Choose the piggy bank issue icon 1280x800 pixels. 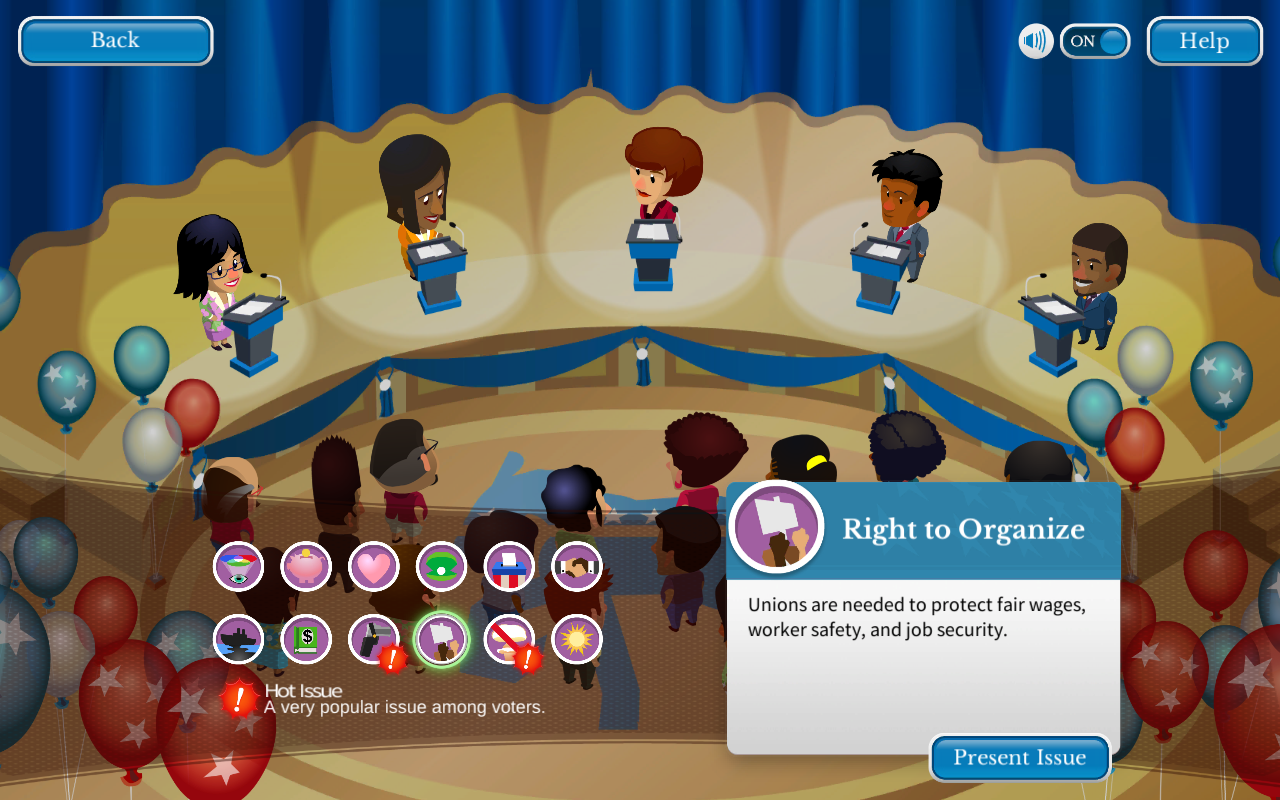[306, 567]
